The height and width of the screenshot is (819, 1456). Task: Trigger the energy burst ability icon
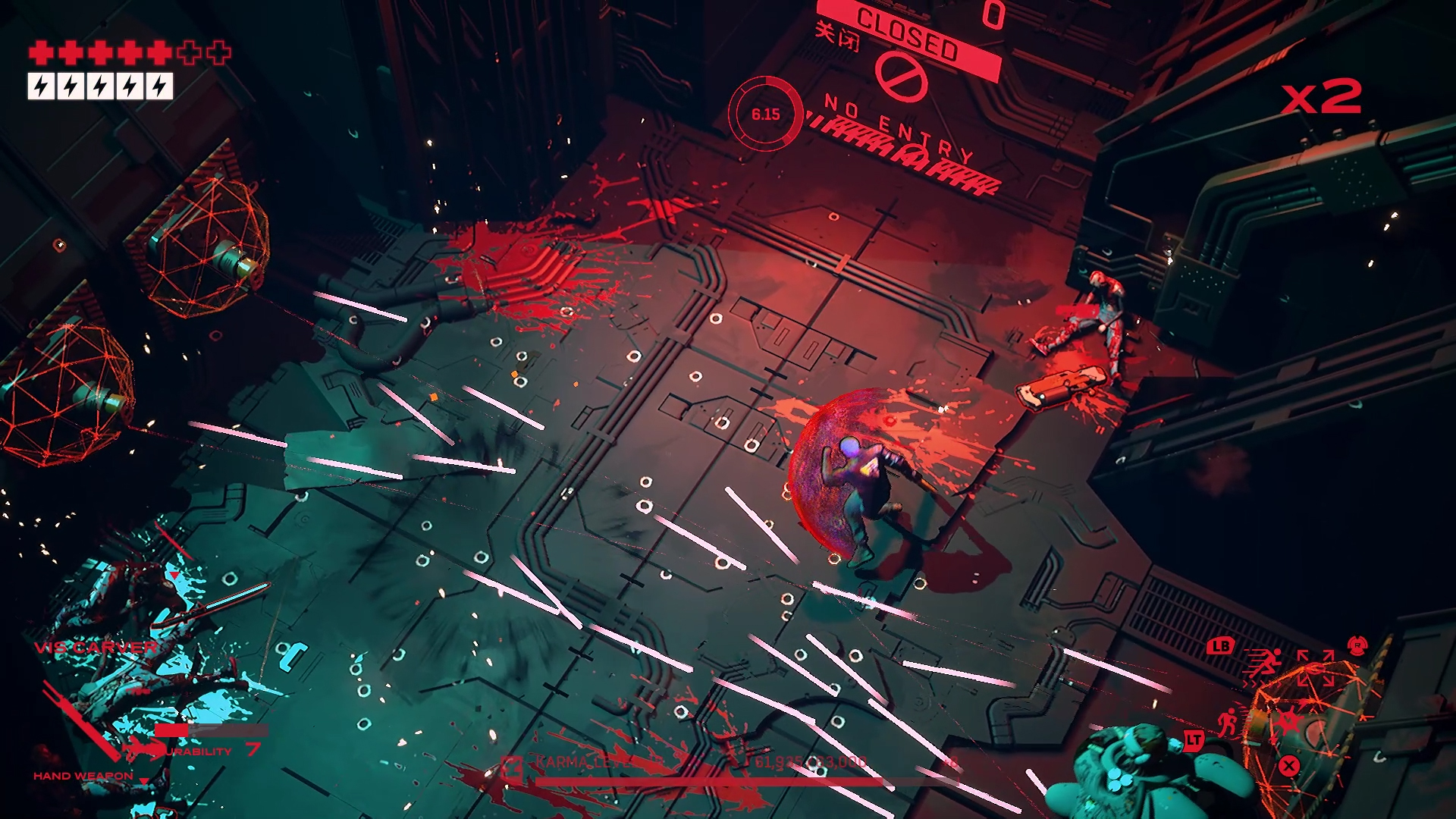tap(1286, 721)
